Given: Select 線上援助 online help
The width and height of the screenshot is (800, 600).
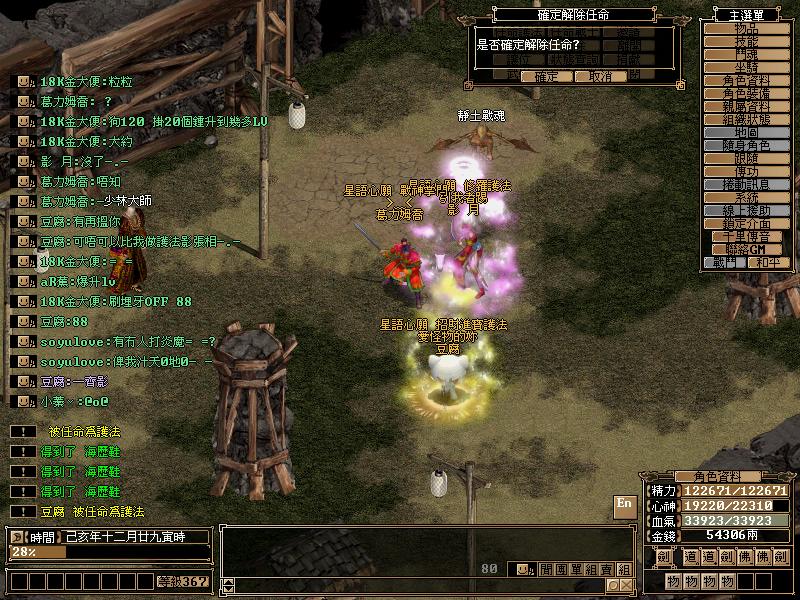Looking at the screenshot, I should pos(746,211).
